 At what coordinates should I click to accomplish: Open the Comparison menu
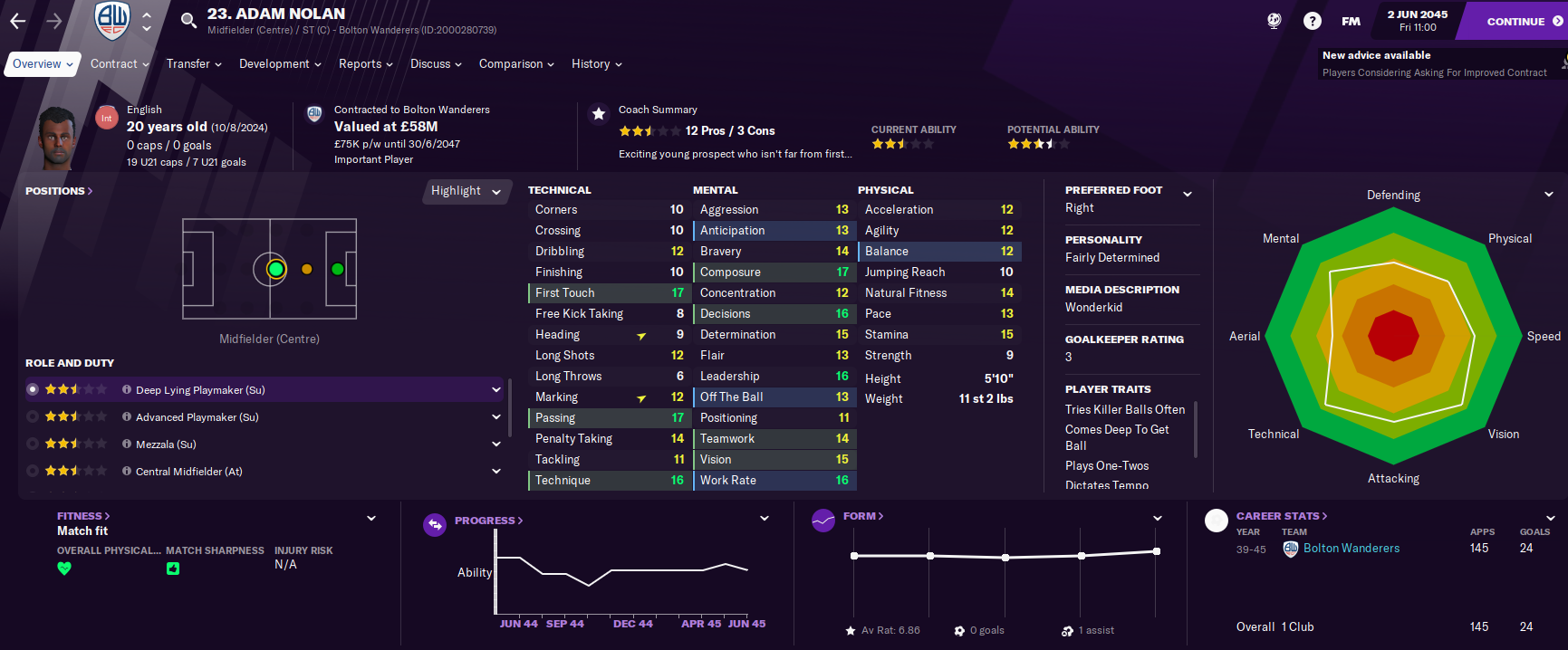click(x=515, y=64)
